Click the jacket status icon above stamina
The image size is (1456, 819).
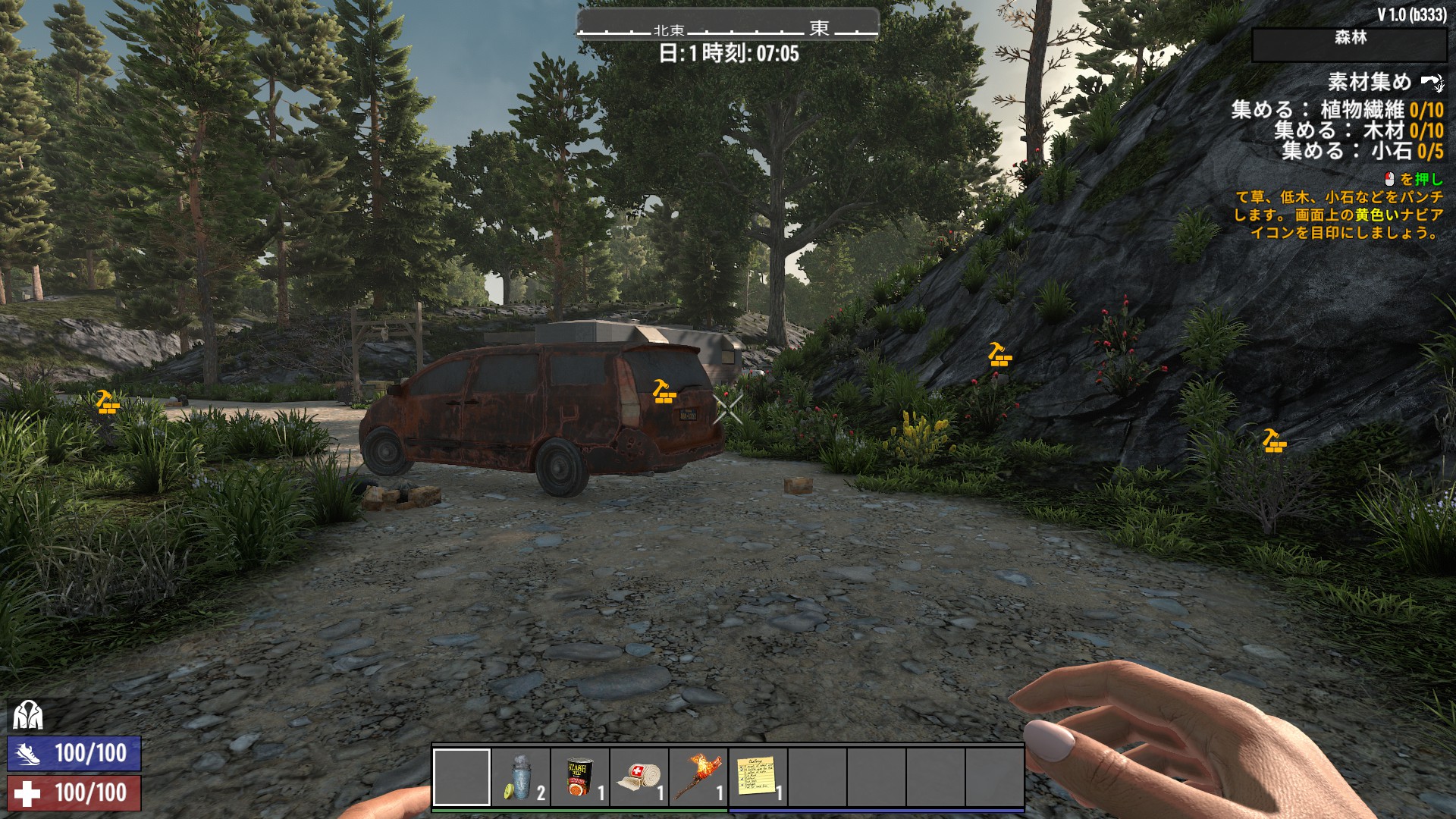[x=27, y=714]
